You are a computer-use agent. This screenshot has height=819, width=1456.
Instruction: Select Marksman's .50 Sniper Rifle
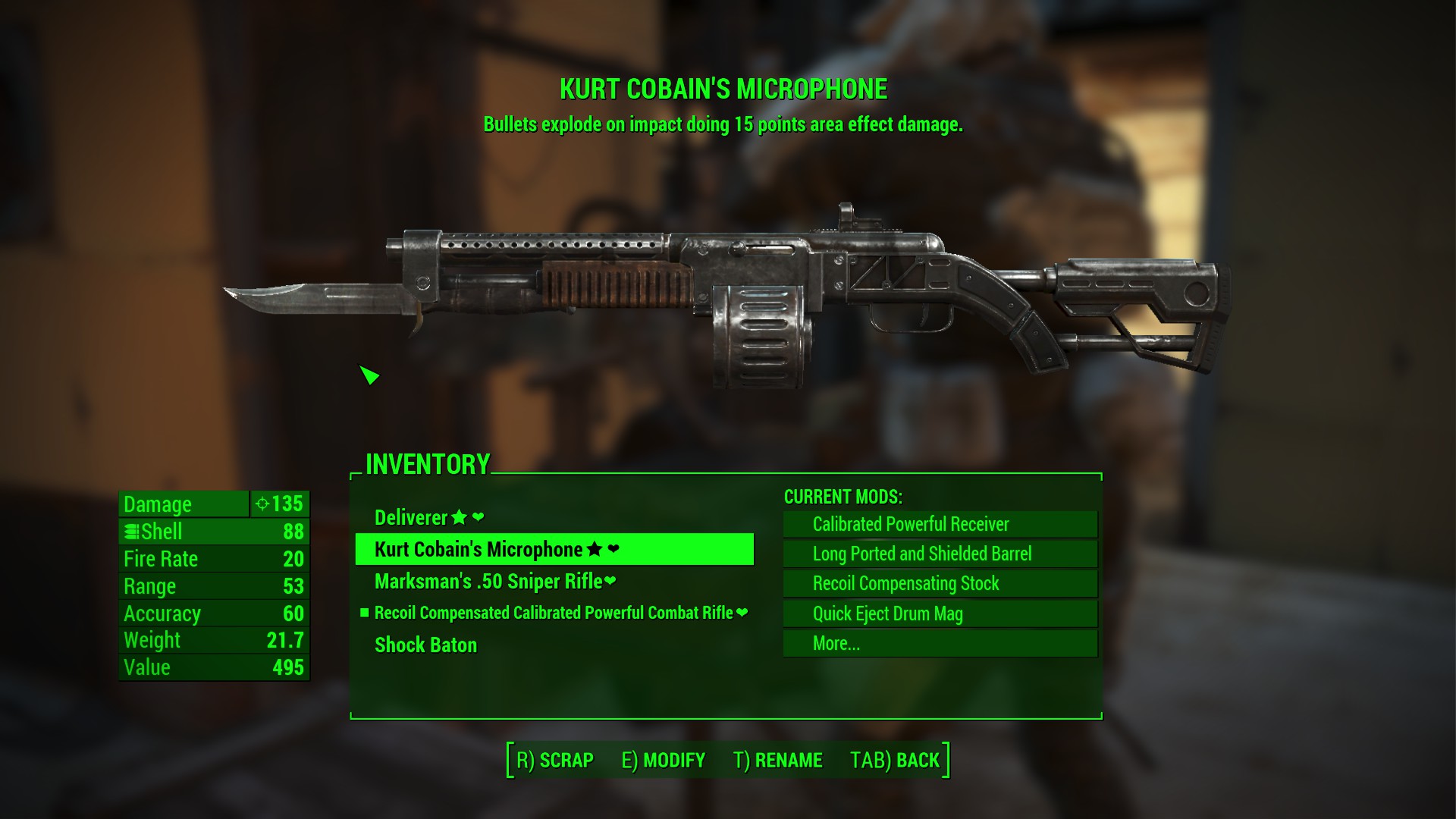click(494, 582)
